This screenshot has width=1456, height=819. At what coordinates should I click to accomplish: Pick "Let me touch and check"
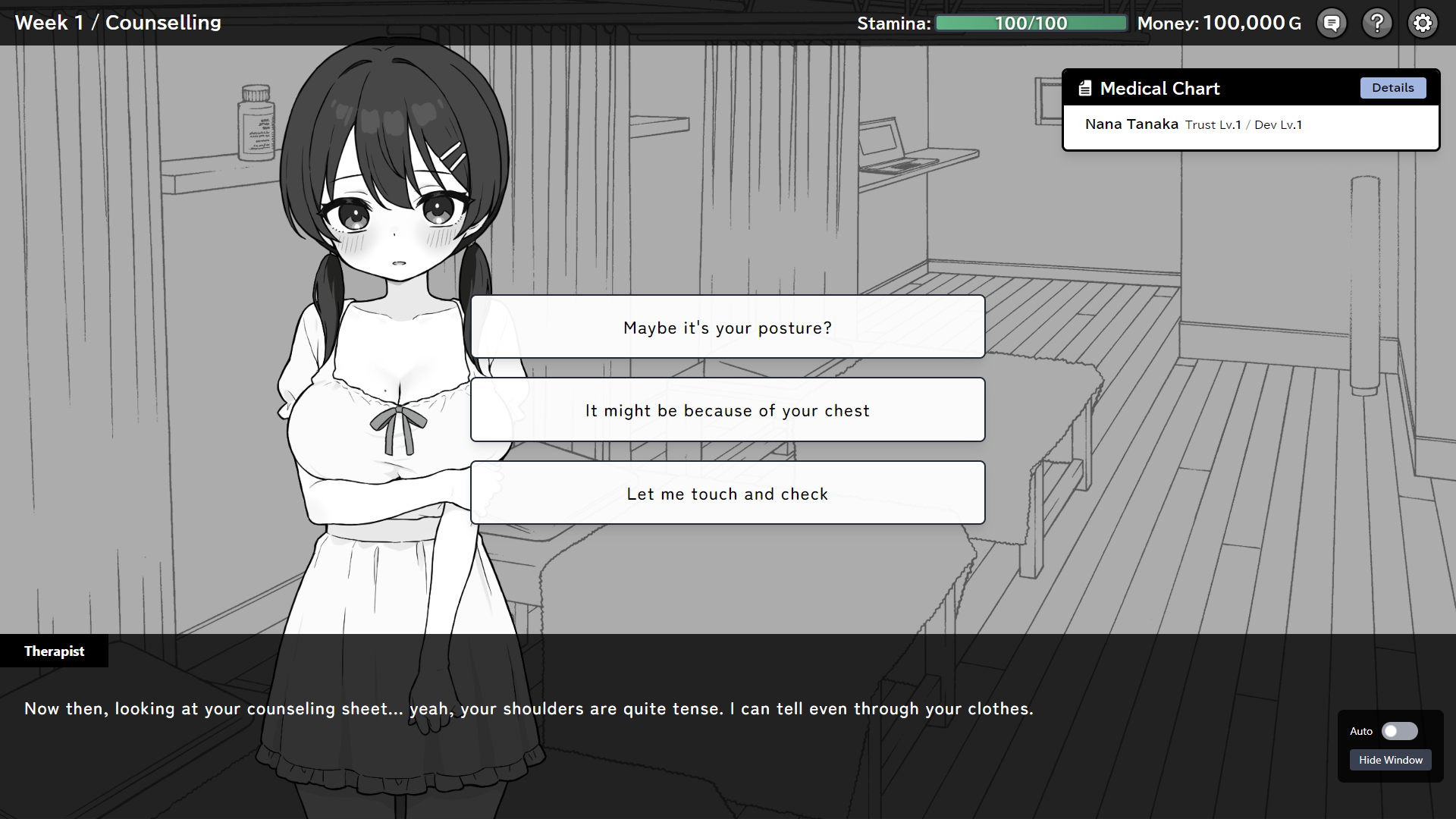pyautogui.click(x=726, y=493)
